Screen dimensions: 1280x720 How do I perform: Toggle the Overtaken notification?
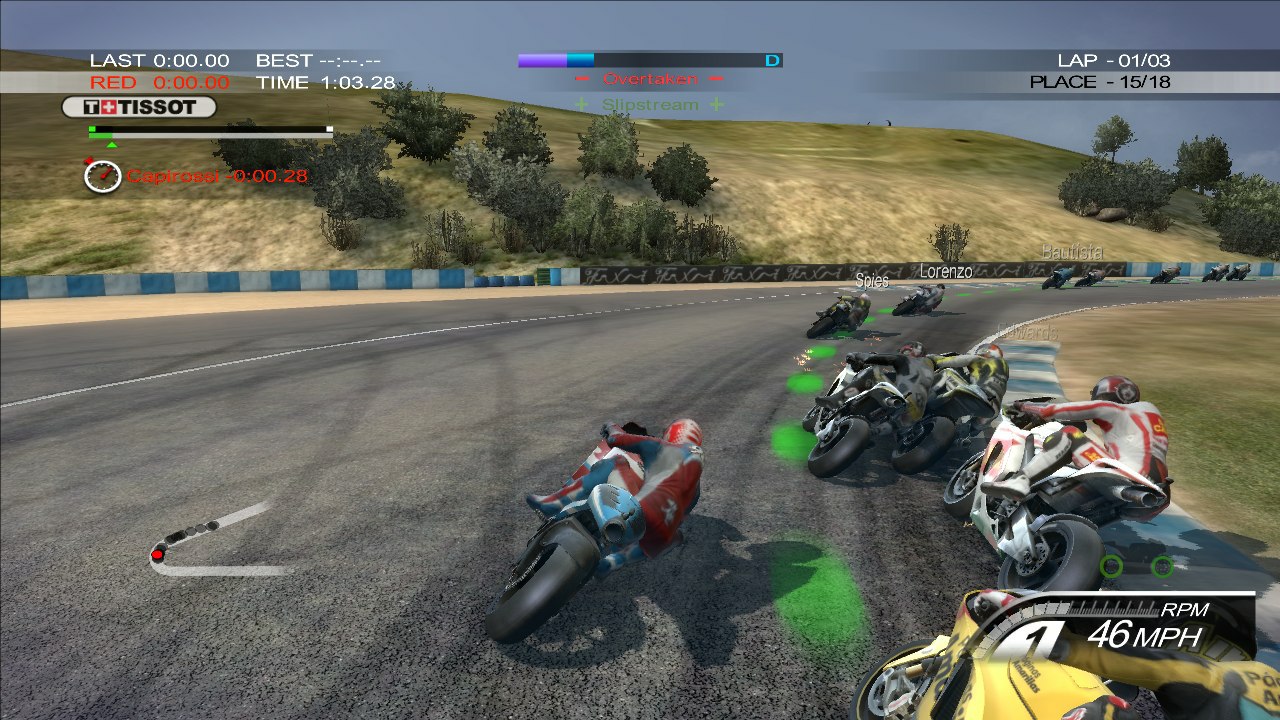[650, 78]
